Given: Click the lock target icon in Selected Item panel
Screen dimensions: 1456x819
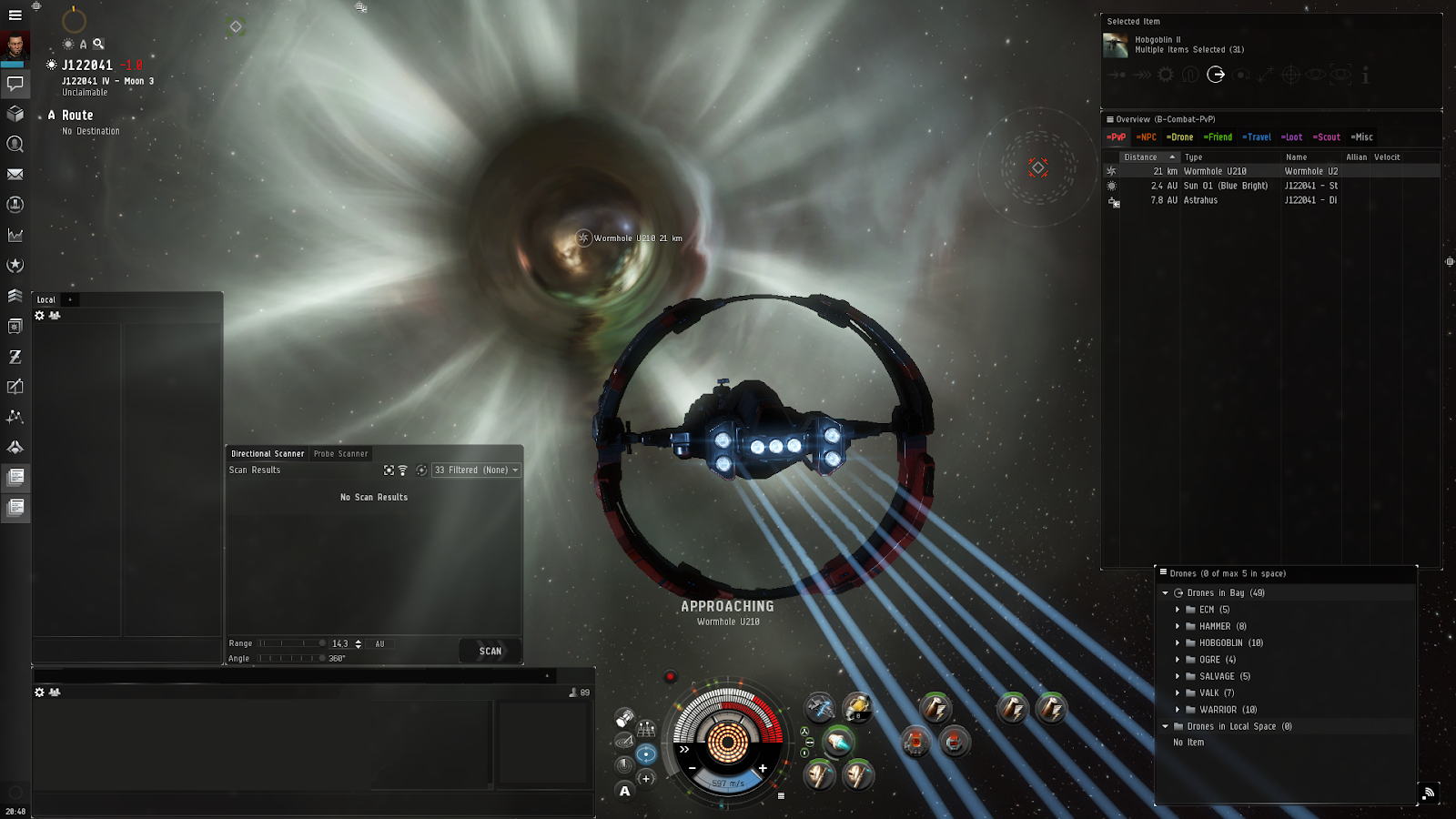Looking at the screenshot, I should (x=1290, y=76).
